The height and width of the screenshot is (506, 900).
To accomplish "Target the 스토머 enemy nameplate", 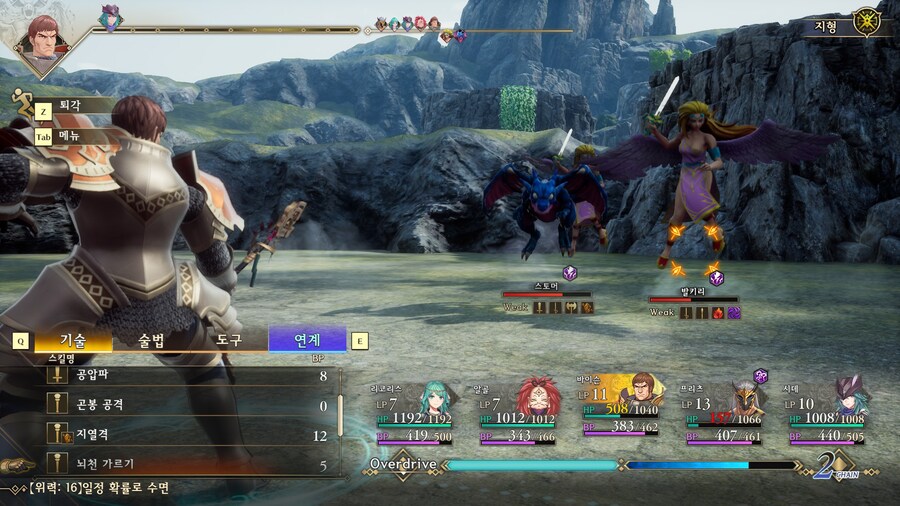I will click(x=546, y=287).
